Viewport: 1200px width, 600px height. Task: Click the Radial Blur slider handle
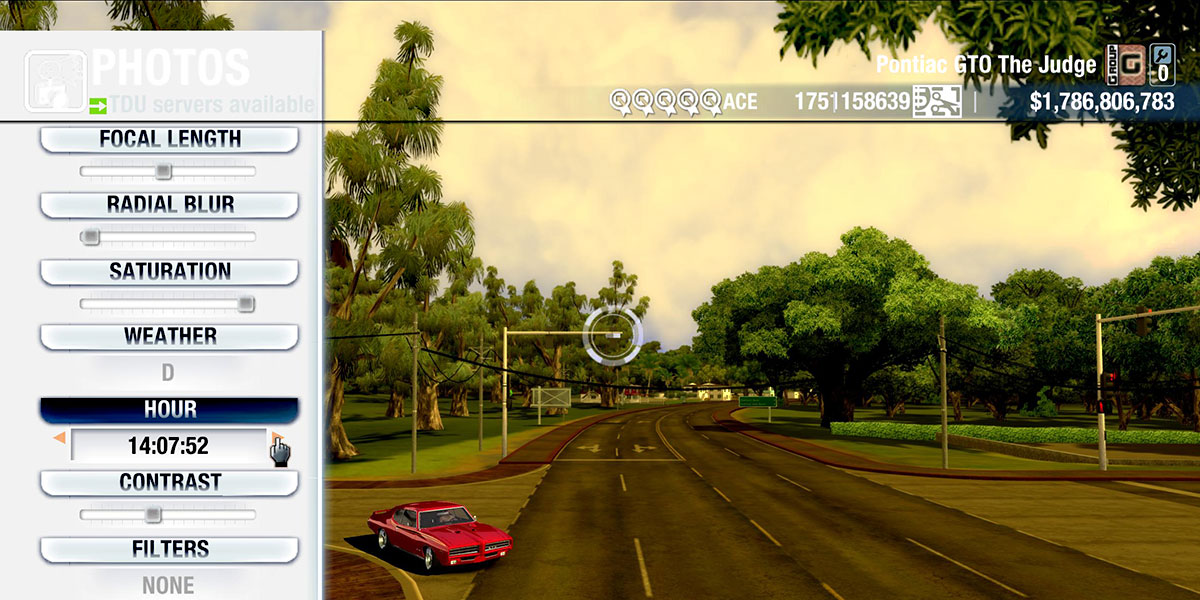[91, 237]
